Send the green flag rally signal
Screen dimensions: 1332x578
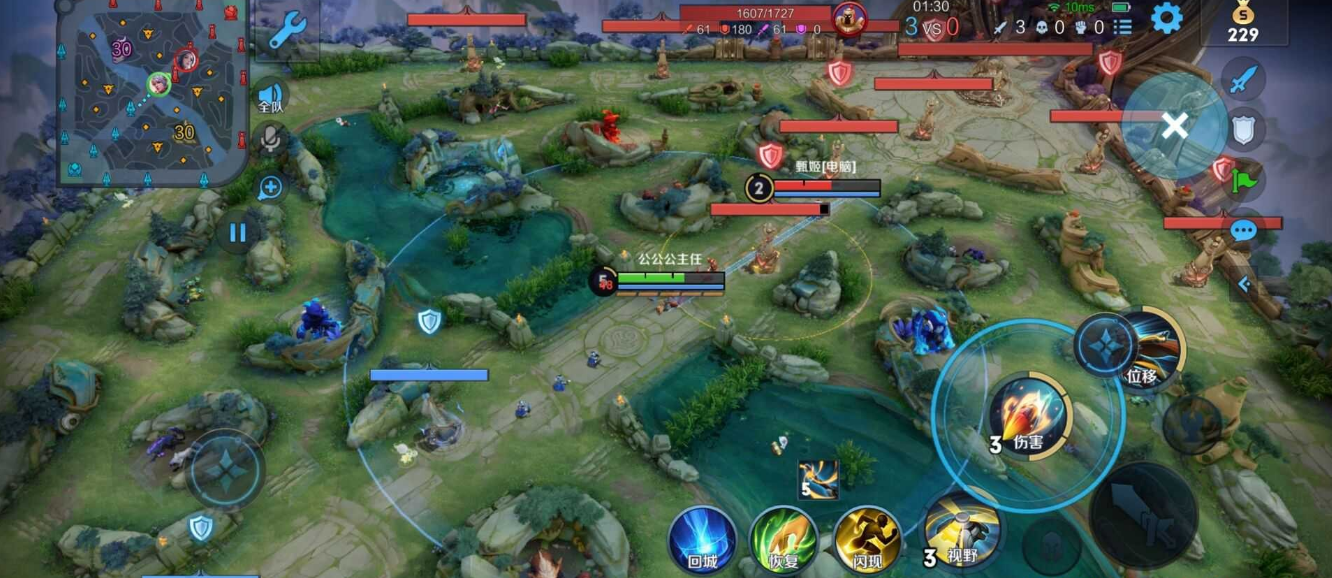[x=1244, y=181]
